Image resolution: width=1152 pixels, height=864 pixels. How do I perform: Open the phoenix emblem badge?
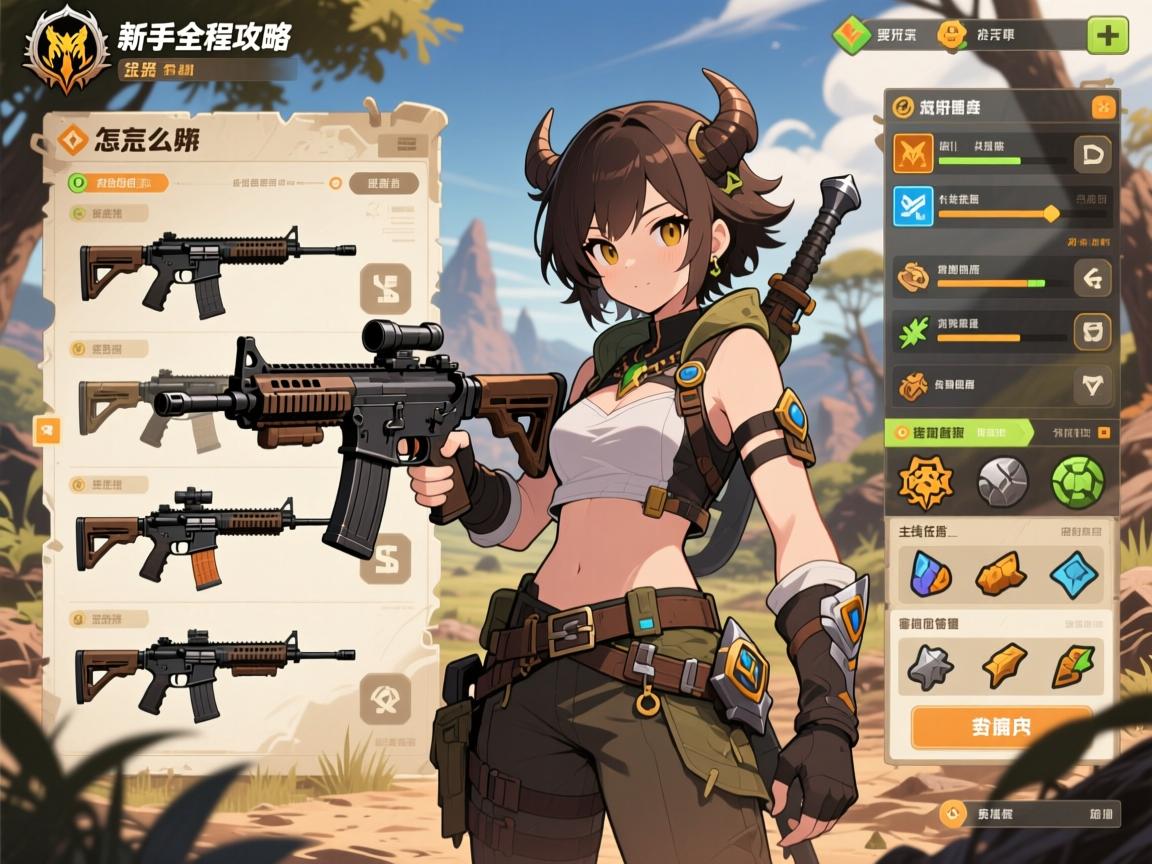(67, 48)
